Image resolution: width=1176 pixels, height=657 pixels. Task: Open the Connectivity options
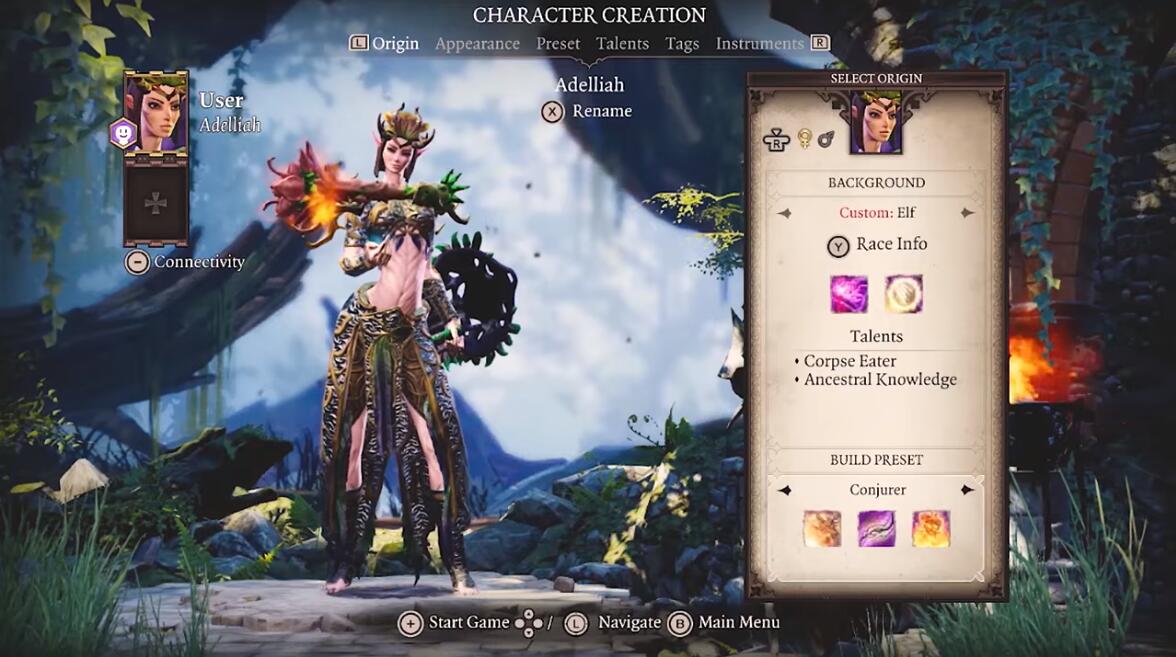187,262
